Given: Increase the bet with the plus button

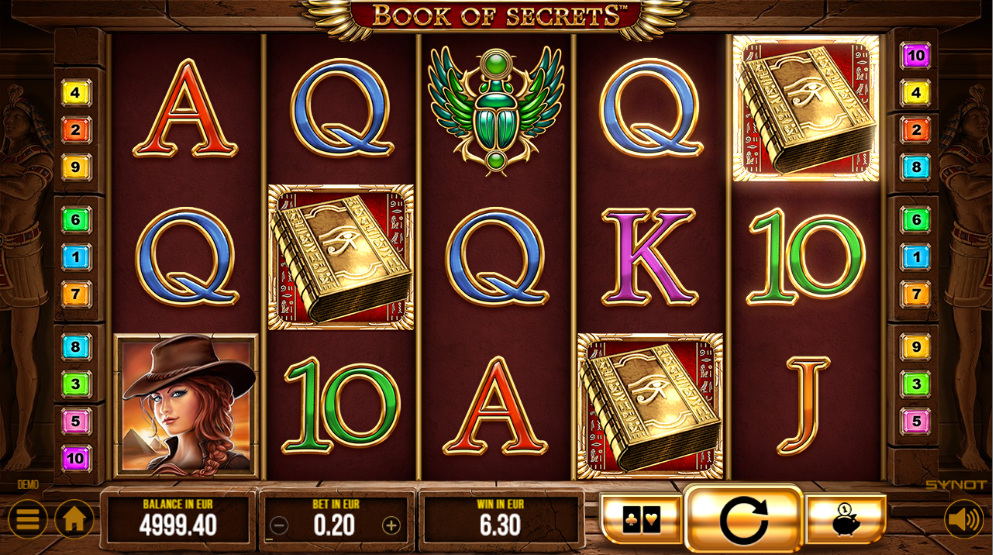Looking at the screenshot, I should tap(391, 525).
